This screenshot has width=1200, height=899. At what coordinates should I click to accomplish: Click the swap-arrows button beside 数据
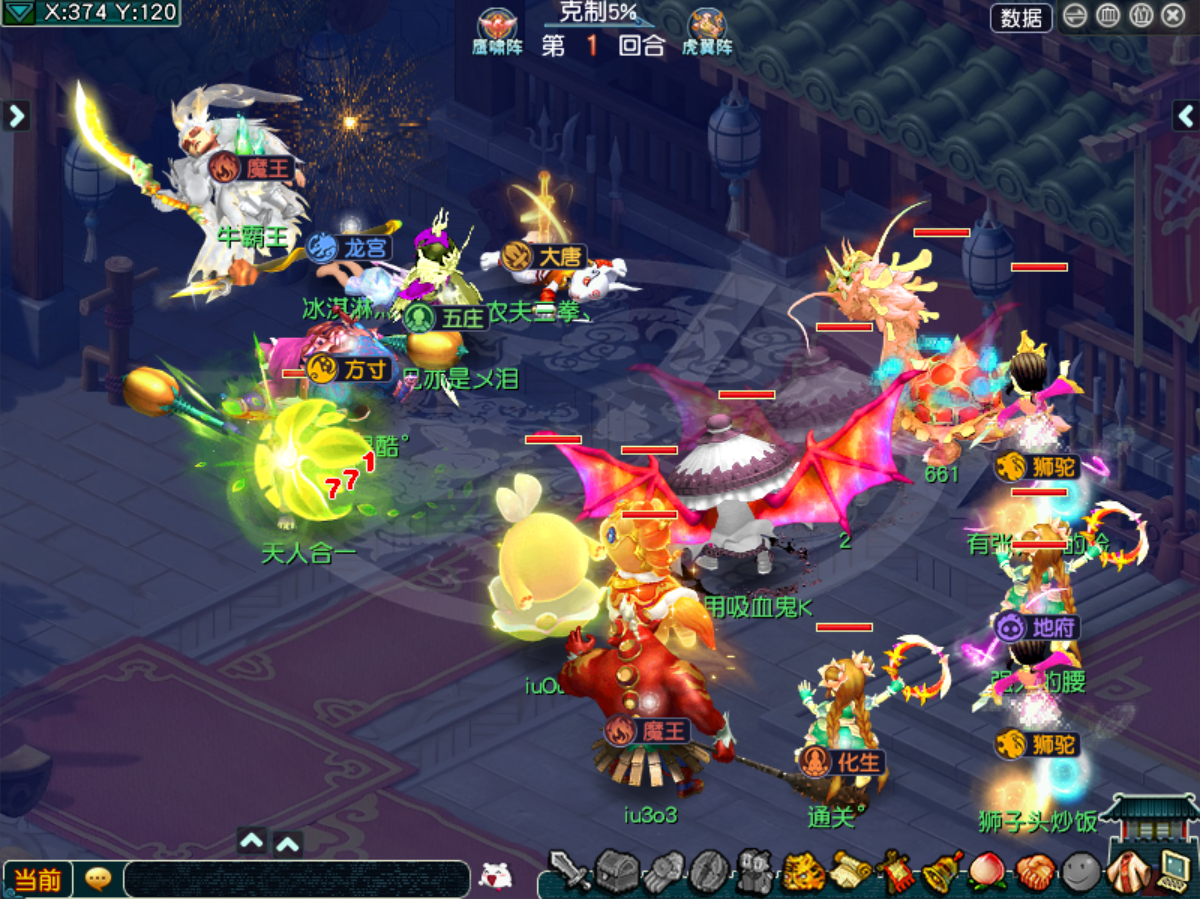(x=1075, y=16)
